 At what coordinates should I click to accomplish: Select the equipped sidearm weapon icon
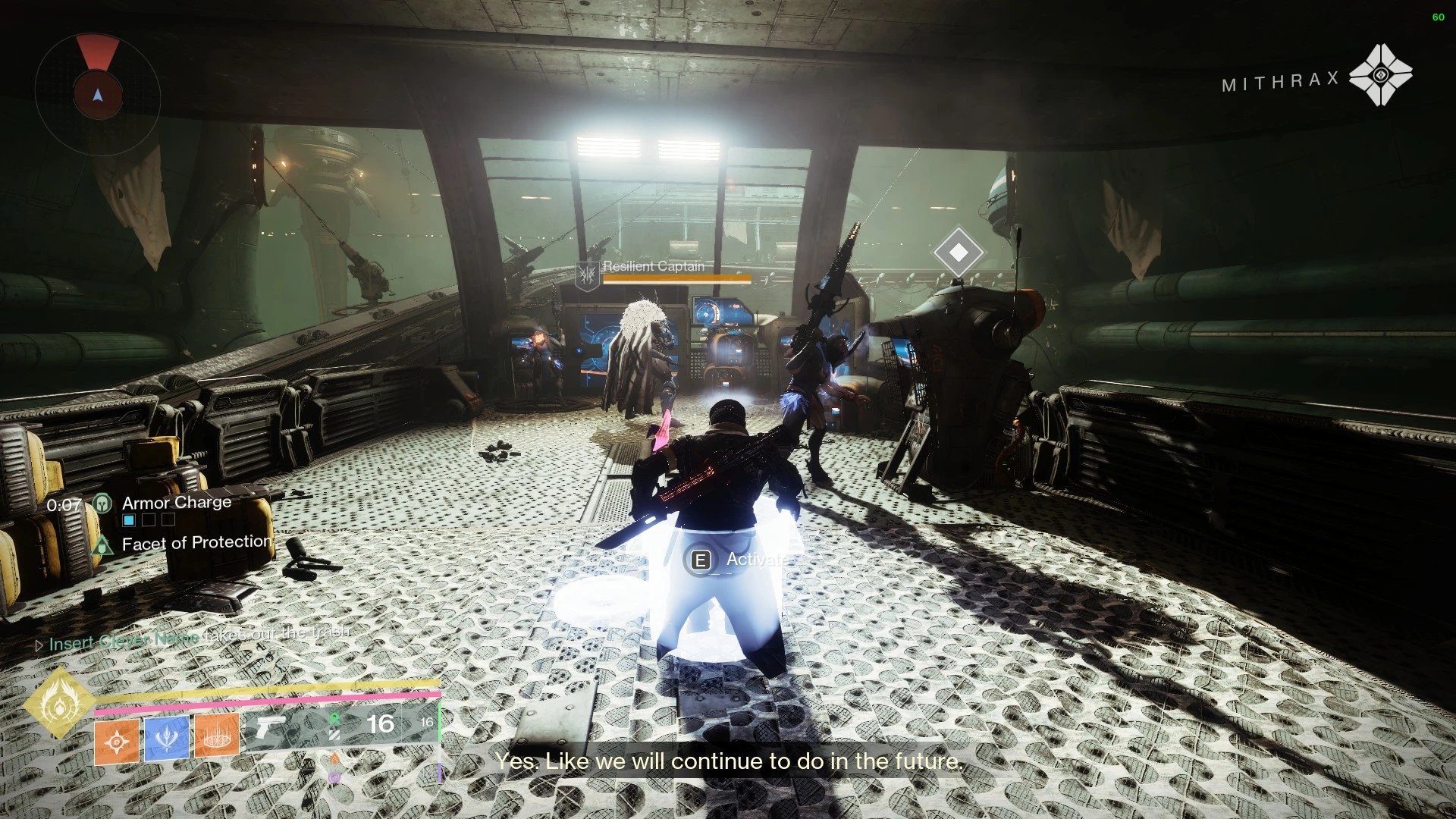click(270, 726)
